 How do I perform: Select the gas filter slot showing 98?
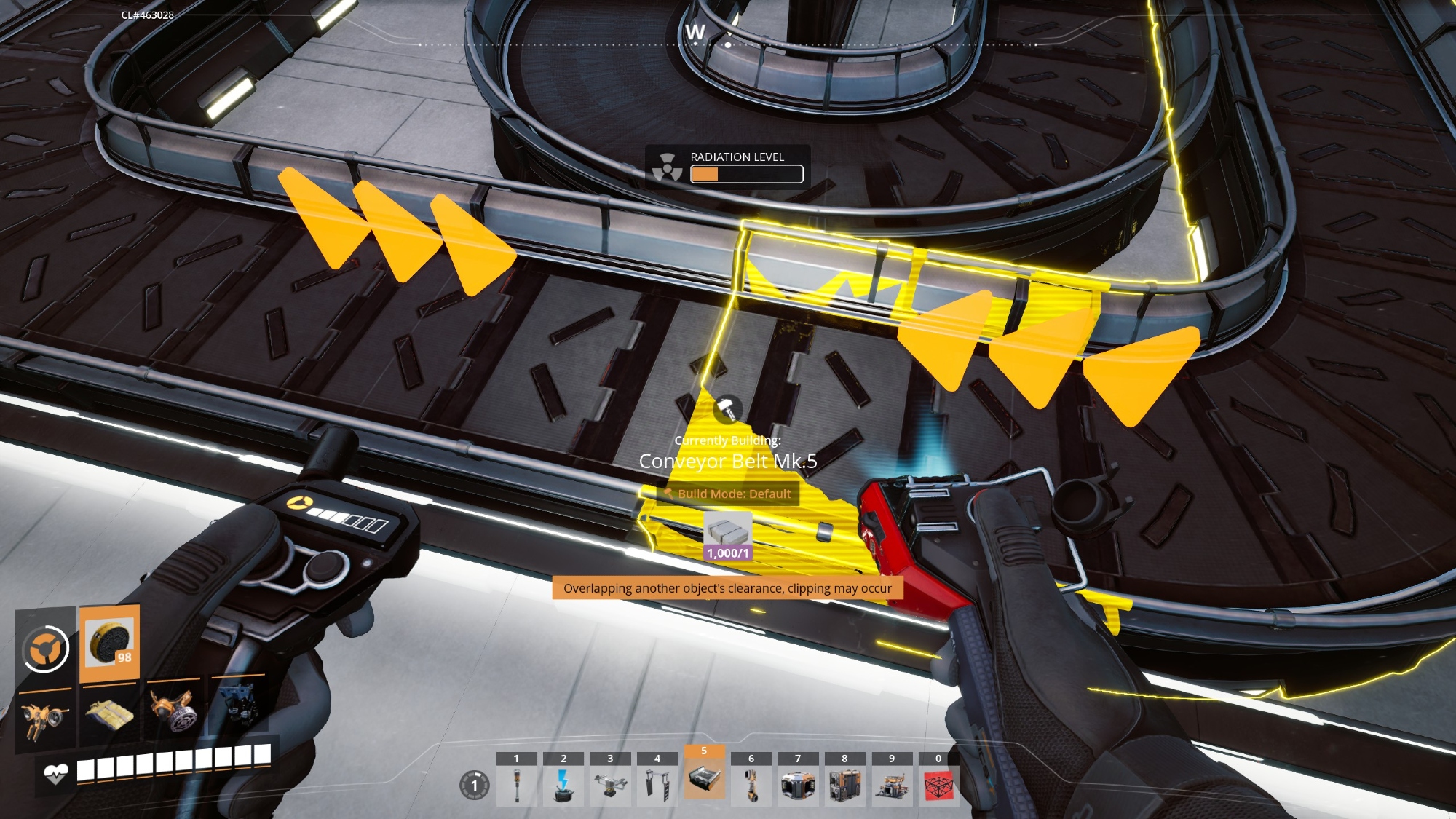click(x=109, y=643)
